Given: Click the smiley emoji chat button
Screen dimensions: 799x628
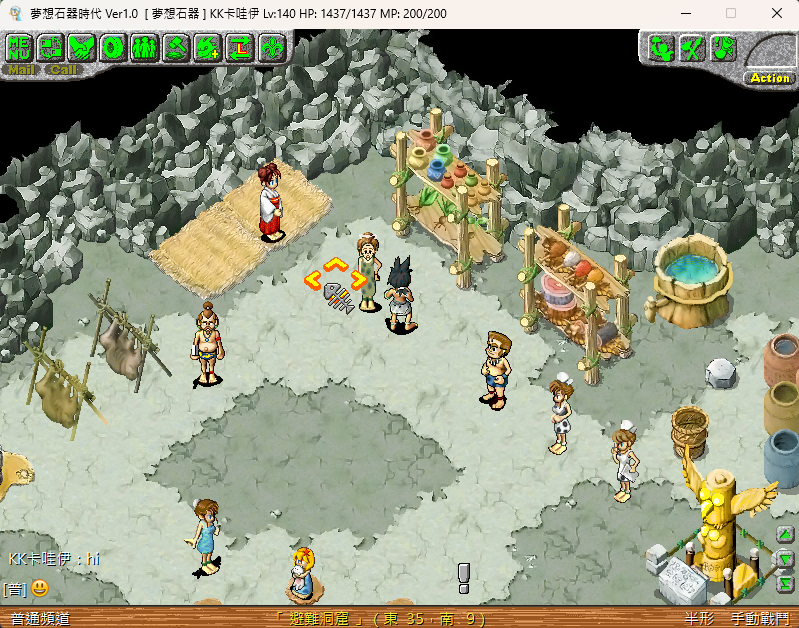Looking at the screenshot, I should click(x=40, y=588).
